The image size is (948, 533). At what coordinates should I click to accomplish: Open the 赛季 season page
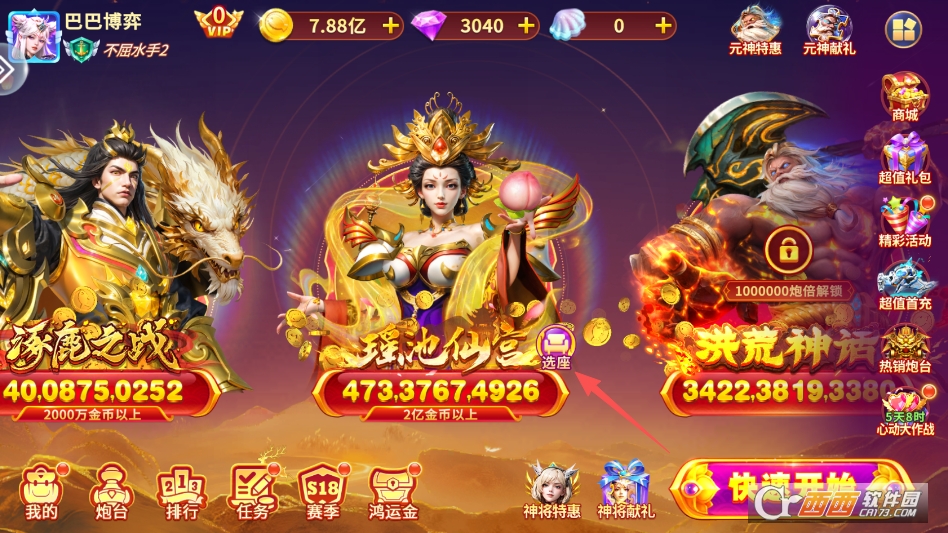pyautogui.click(x=323, y=492)
